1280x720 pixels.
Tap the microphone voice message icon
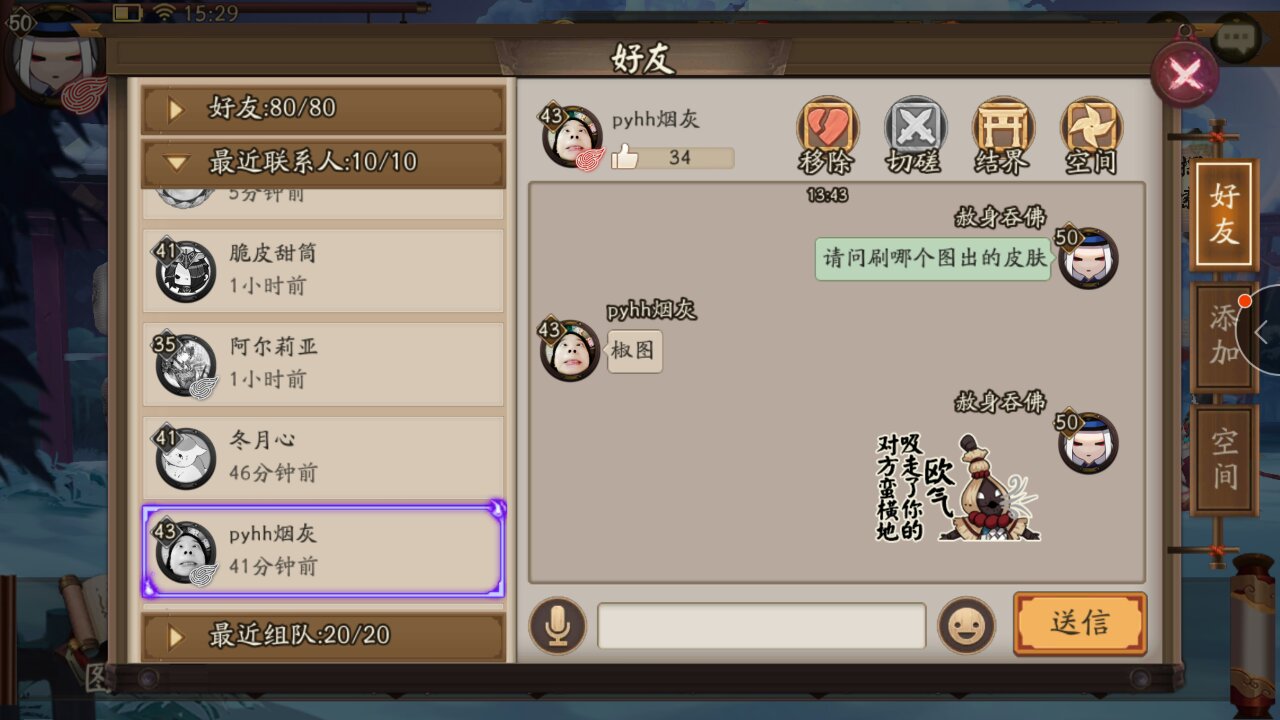point(557,624)
